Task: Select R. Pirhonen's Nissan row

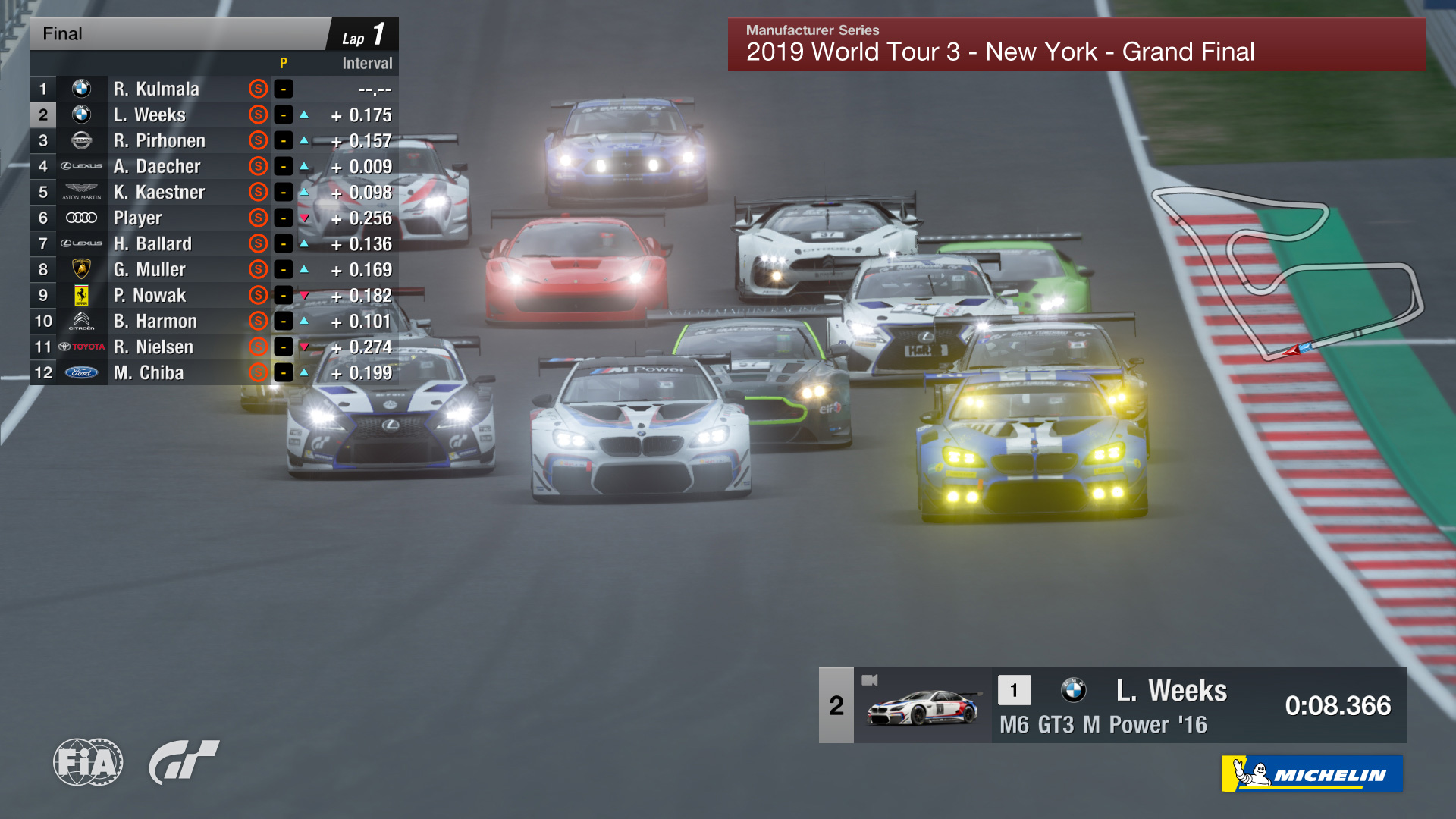Action: 159,140
